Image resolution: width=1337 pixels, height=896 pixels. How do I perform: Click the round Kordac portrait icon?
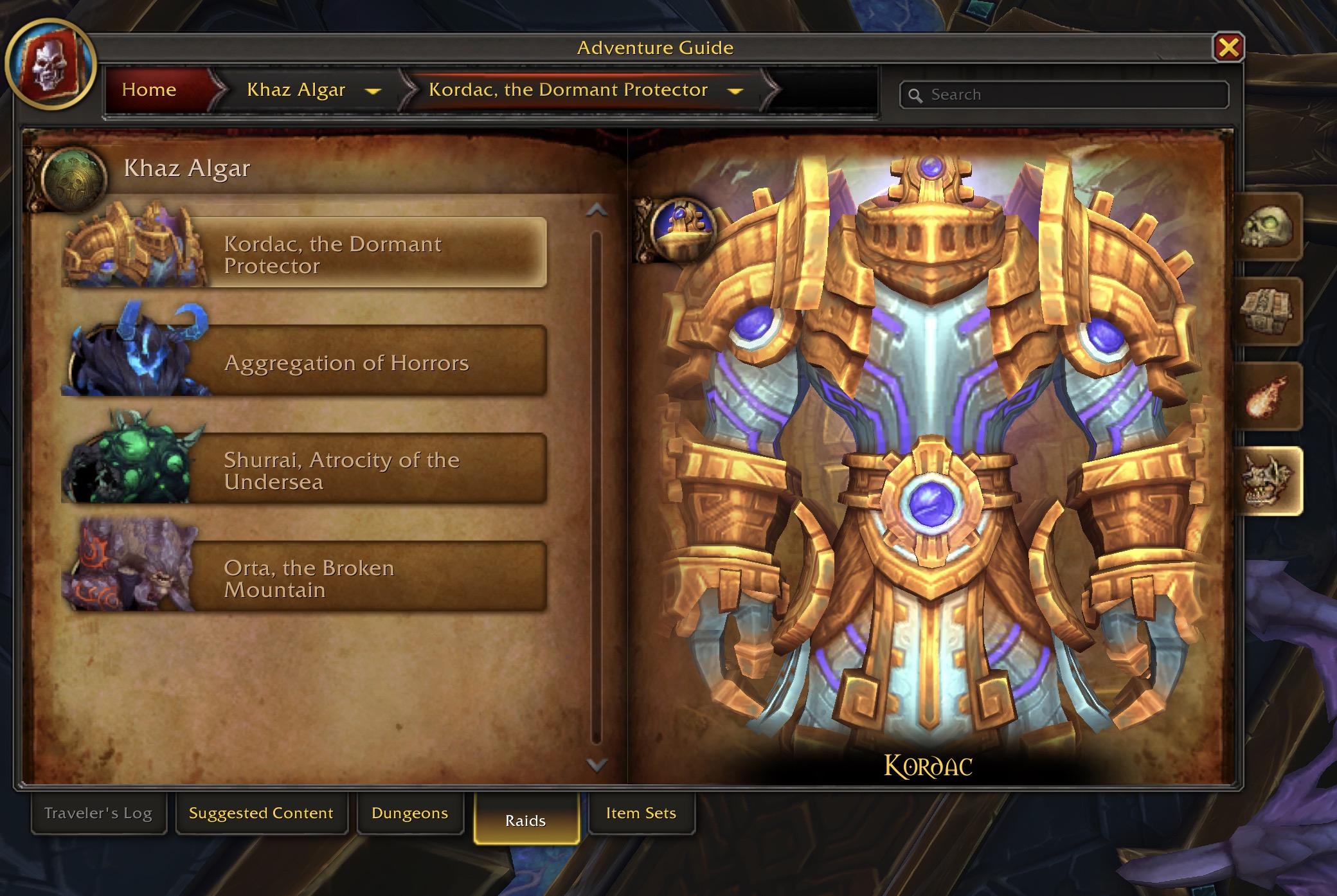click(x=681, y=228)
